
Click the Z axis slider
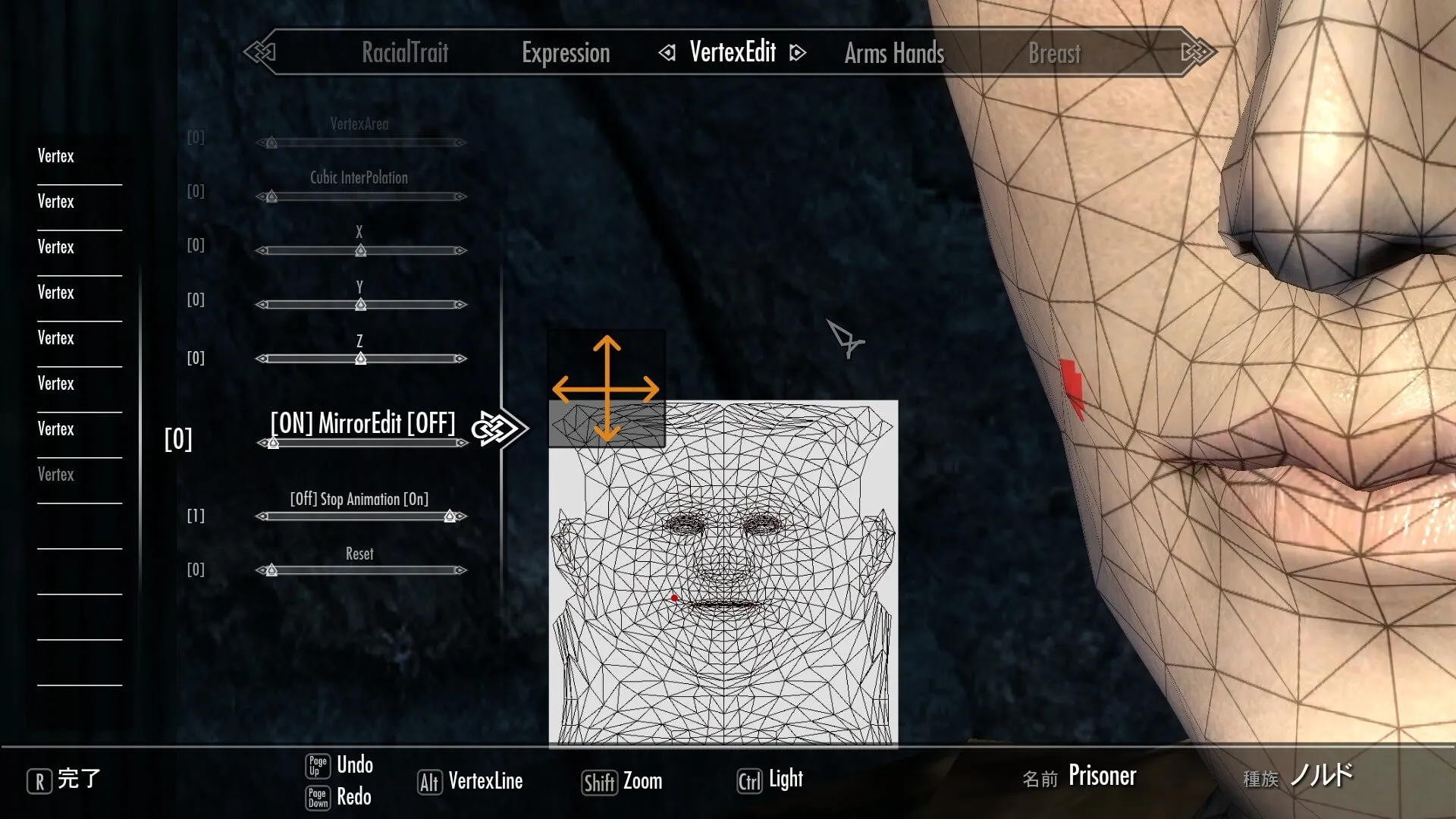(360, 359)
